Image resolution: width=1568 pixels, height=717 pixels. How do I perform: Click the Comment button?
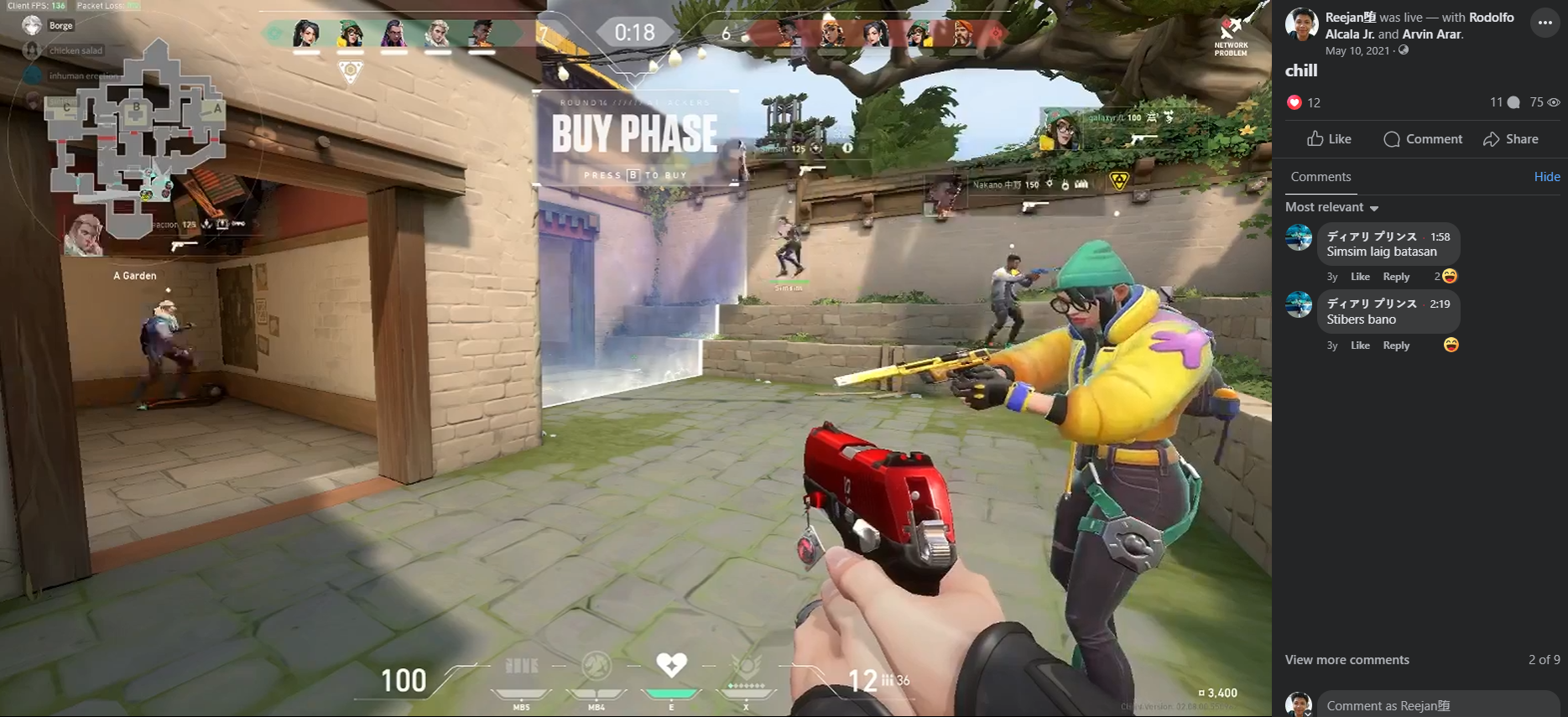pyautogui.click(x=1423, y=139)
